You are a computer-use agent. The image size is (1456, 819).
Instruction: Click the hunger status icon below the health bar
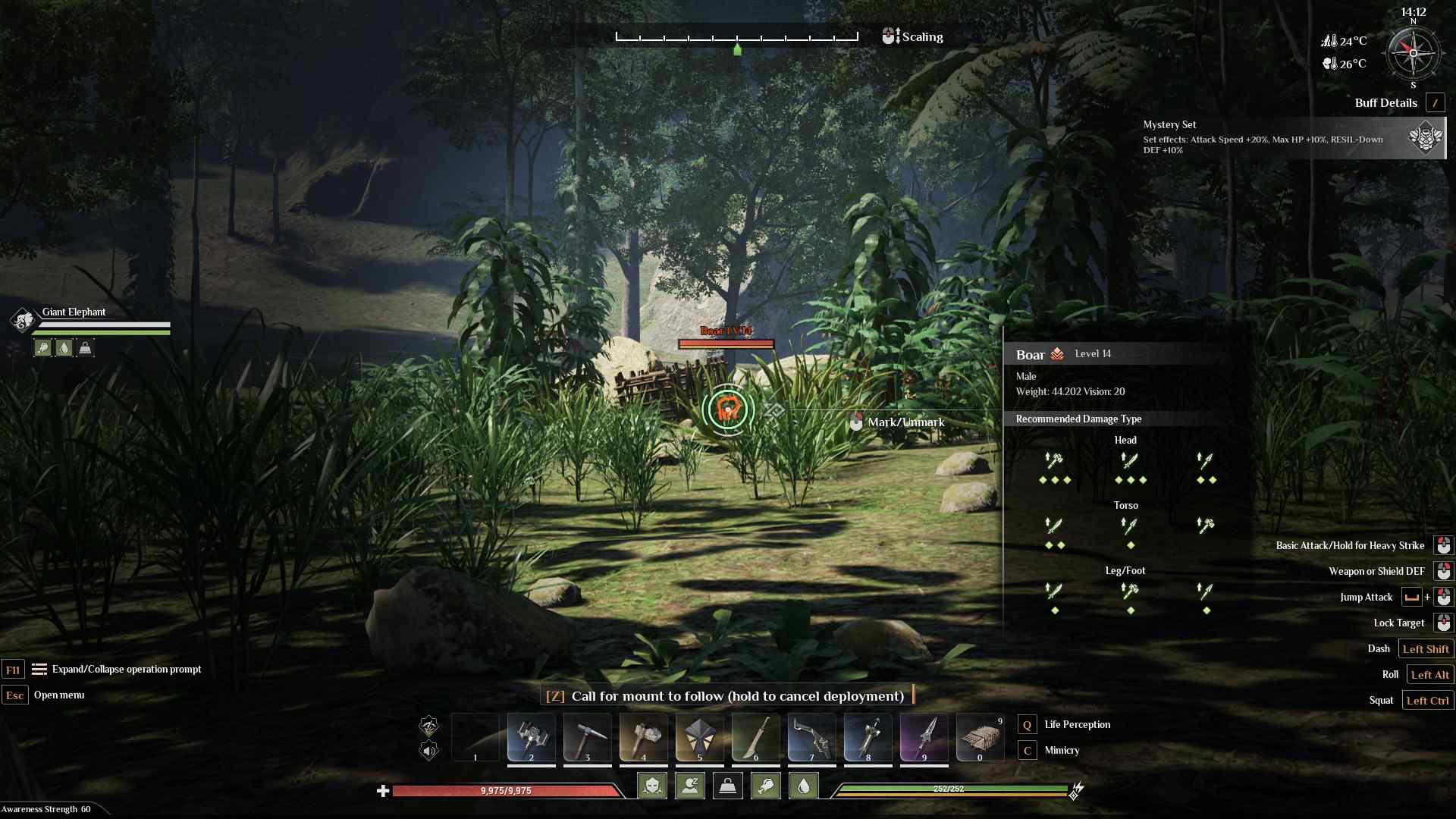pos(766,786)
